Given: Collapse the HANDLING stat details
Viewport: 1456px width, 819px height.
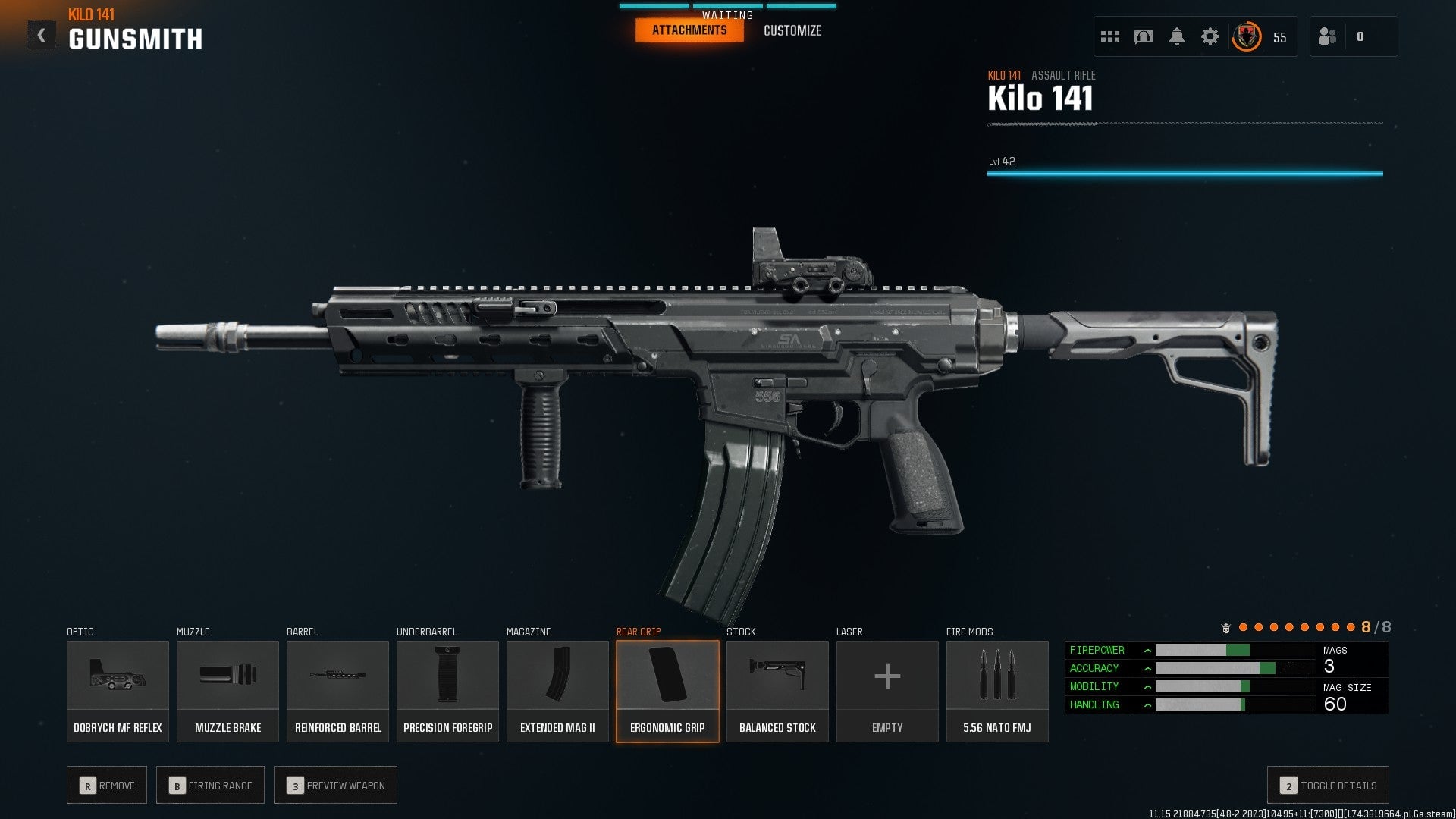Looking at the screenshot, I should point(1147,704).
